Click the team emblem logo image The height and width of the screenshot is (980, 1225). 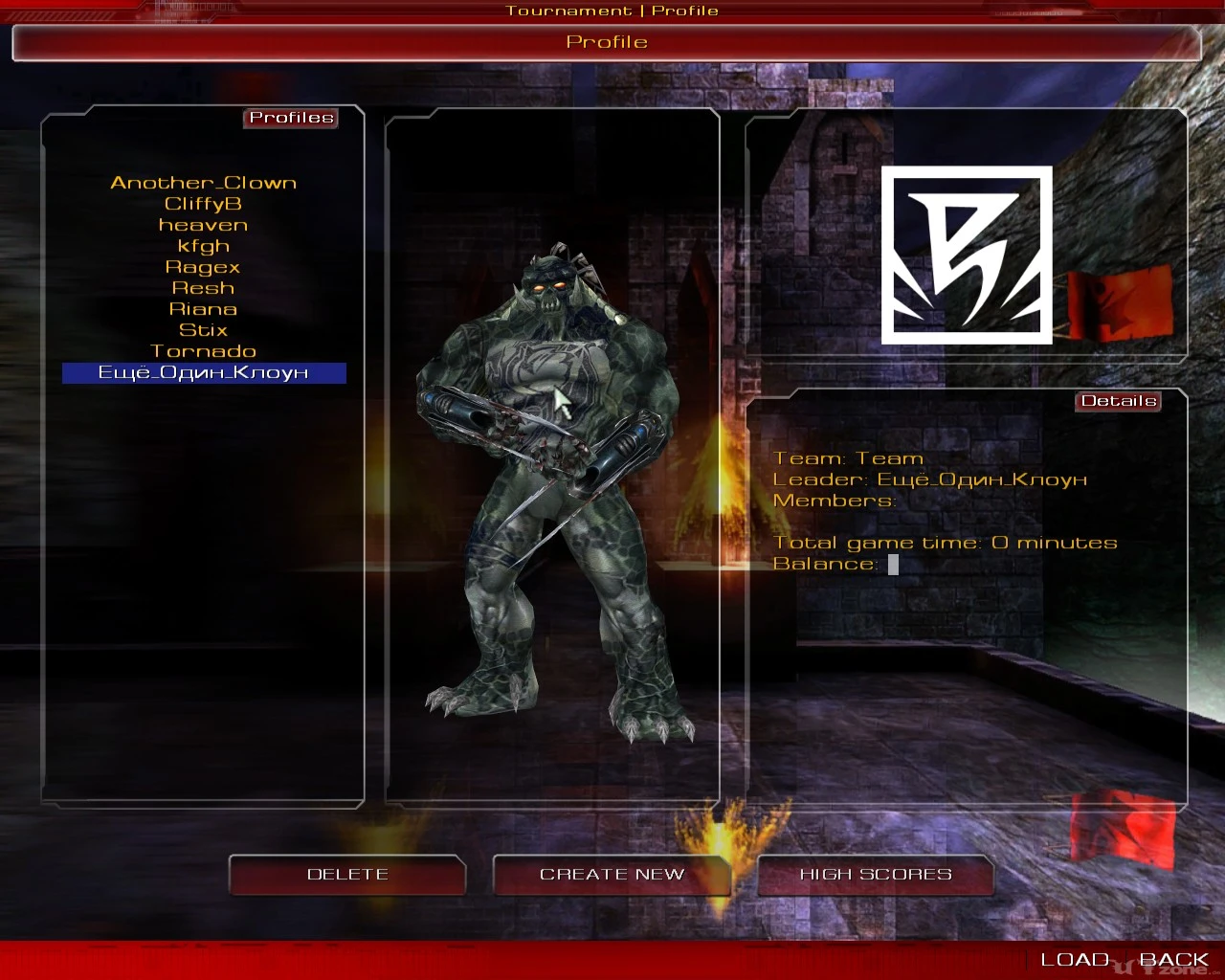click(965, 256)
